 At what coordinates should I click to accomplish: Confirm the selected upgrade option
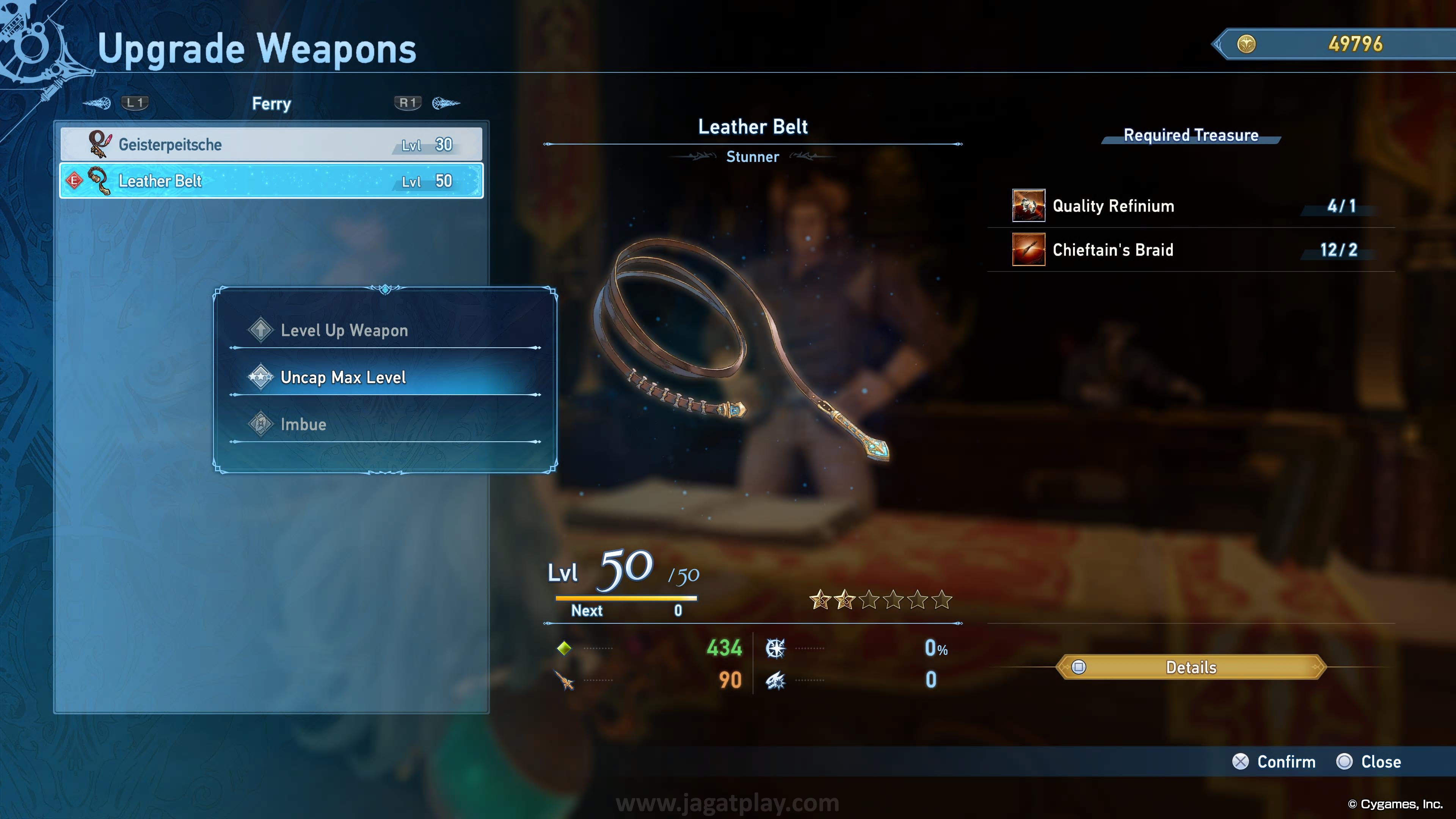[1274, 762]
